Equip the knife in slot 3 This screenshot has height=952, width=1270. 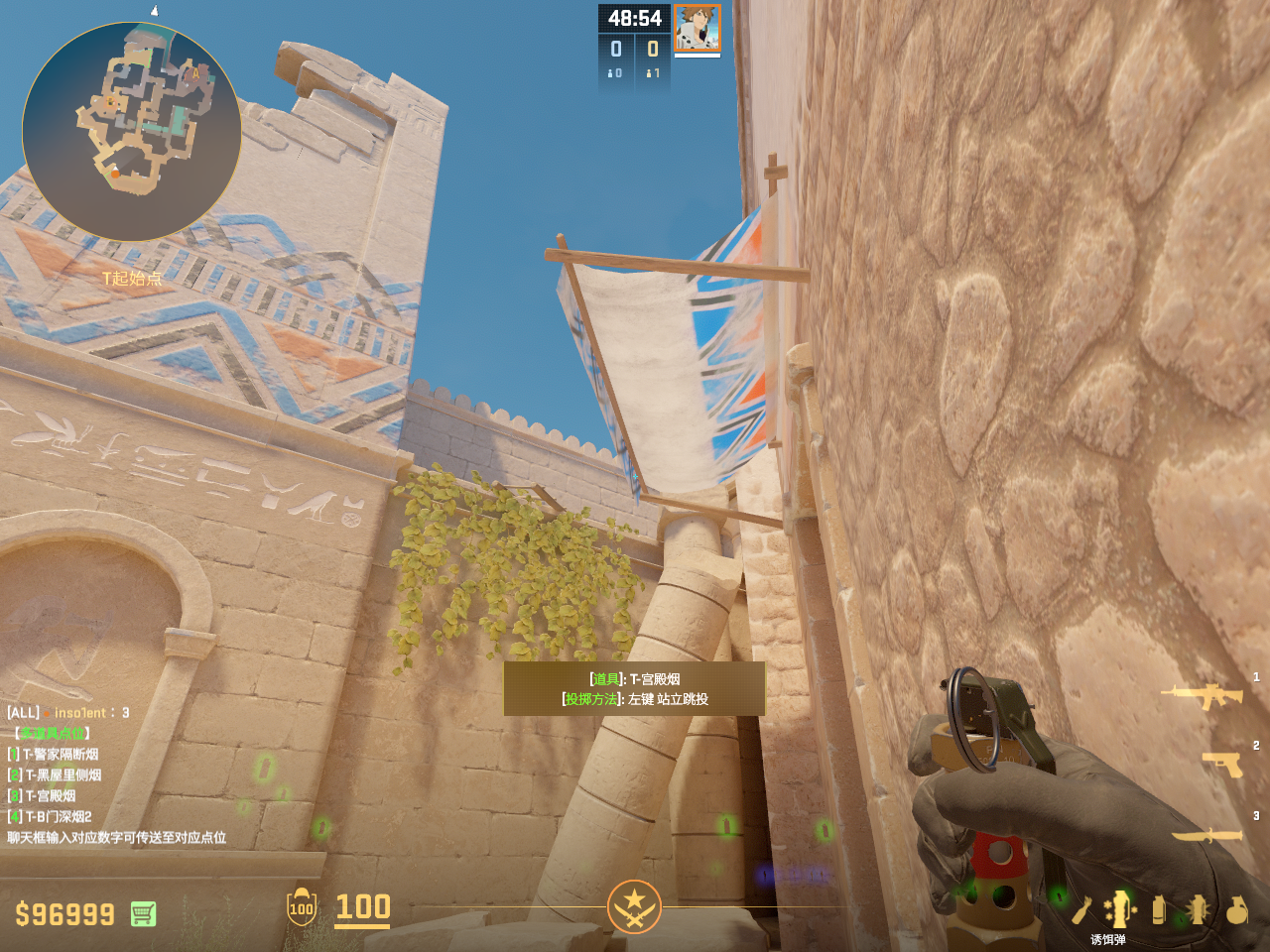(x=1206, y=835)
